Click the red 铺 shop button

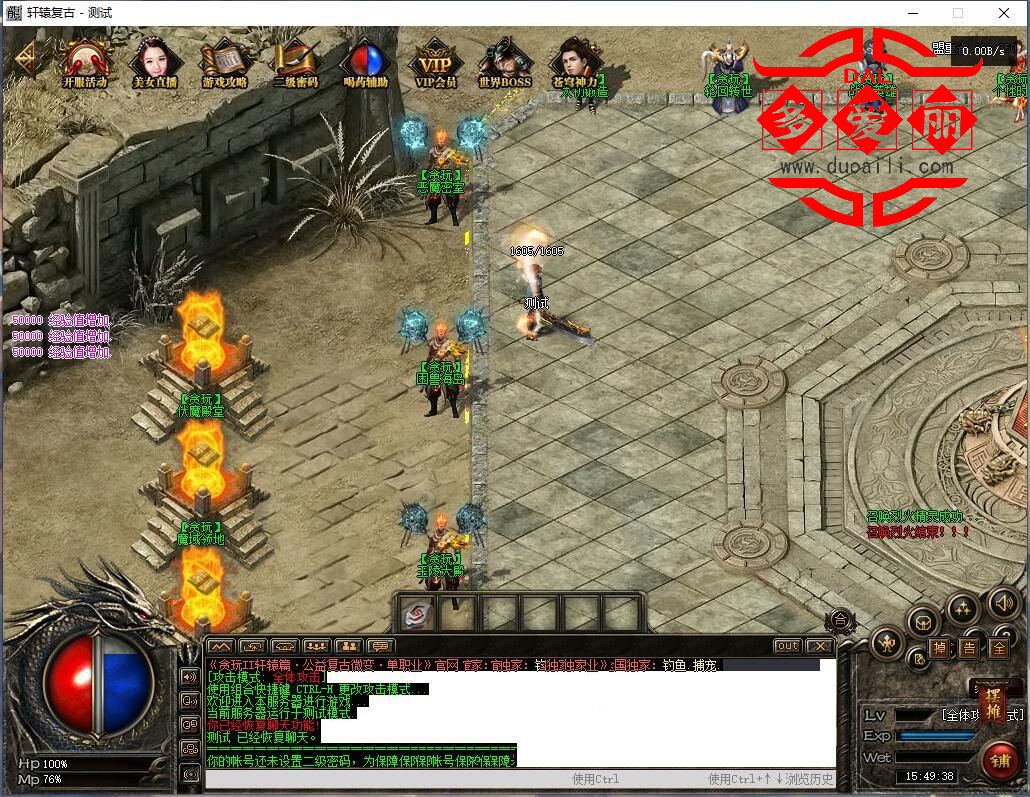click(x=998, y=760)
